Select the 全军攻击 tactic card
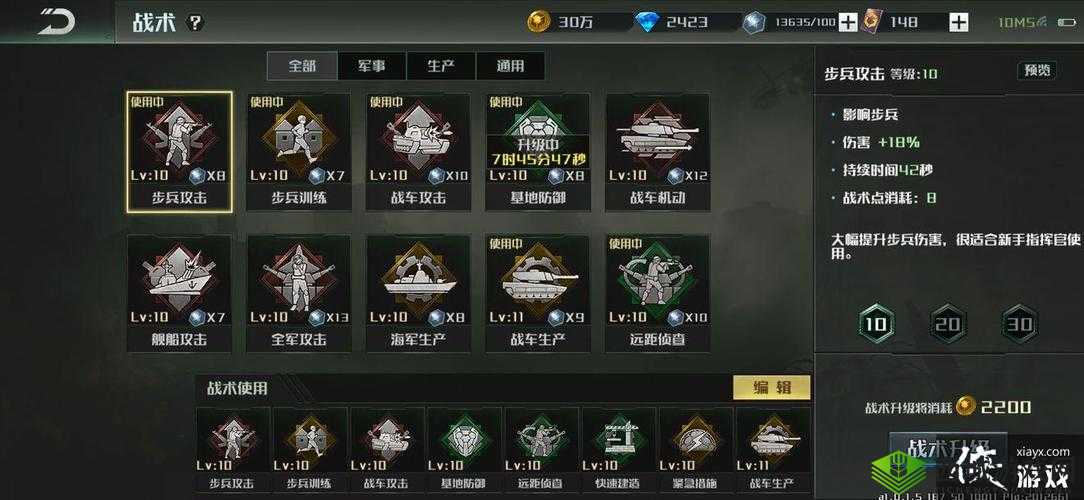 pyautogui.click(x=299, y=292)
